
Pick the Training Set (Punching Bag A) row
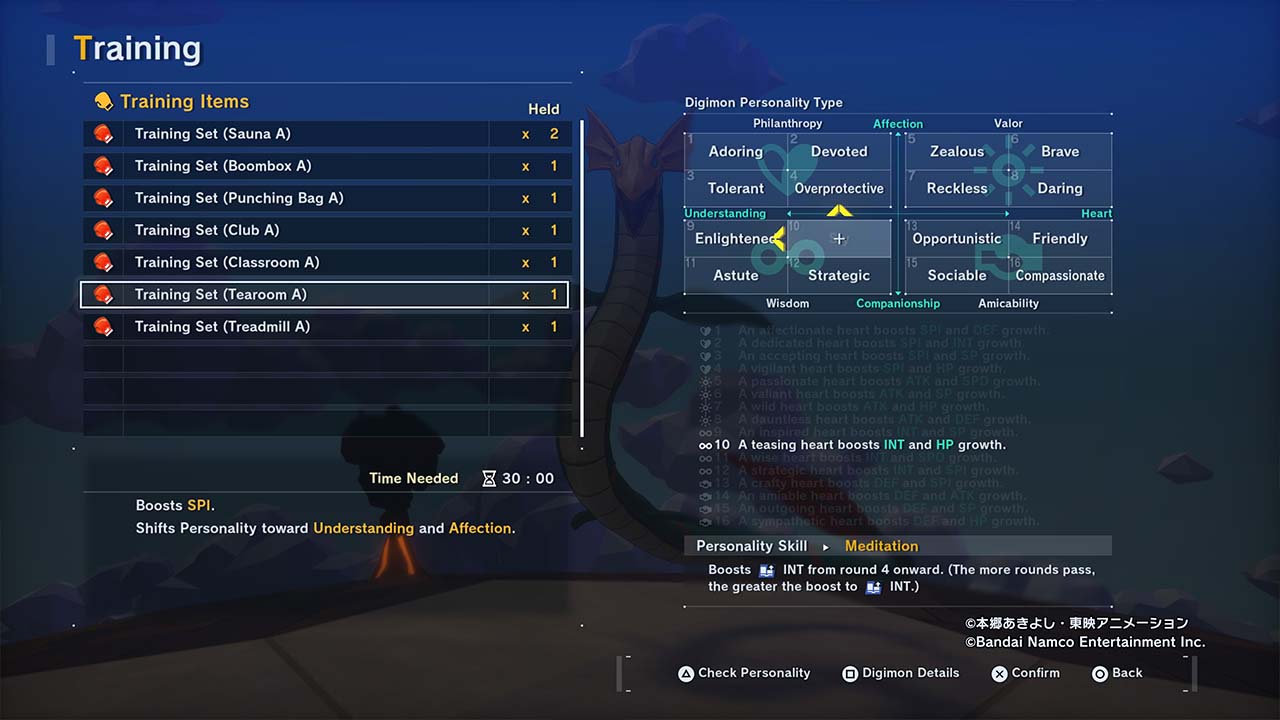coord(325,198)
